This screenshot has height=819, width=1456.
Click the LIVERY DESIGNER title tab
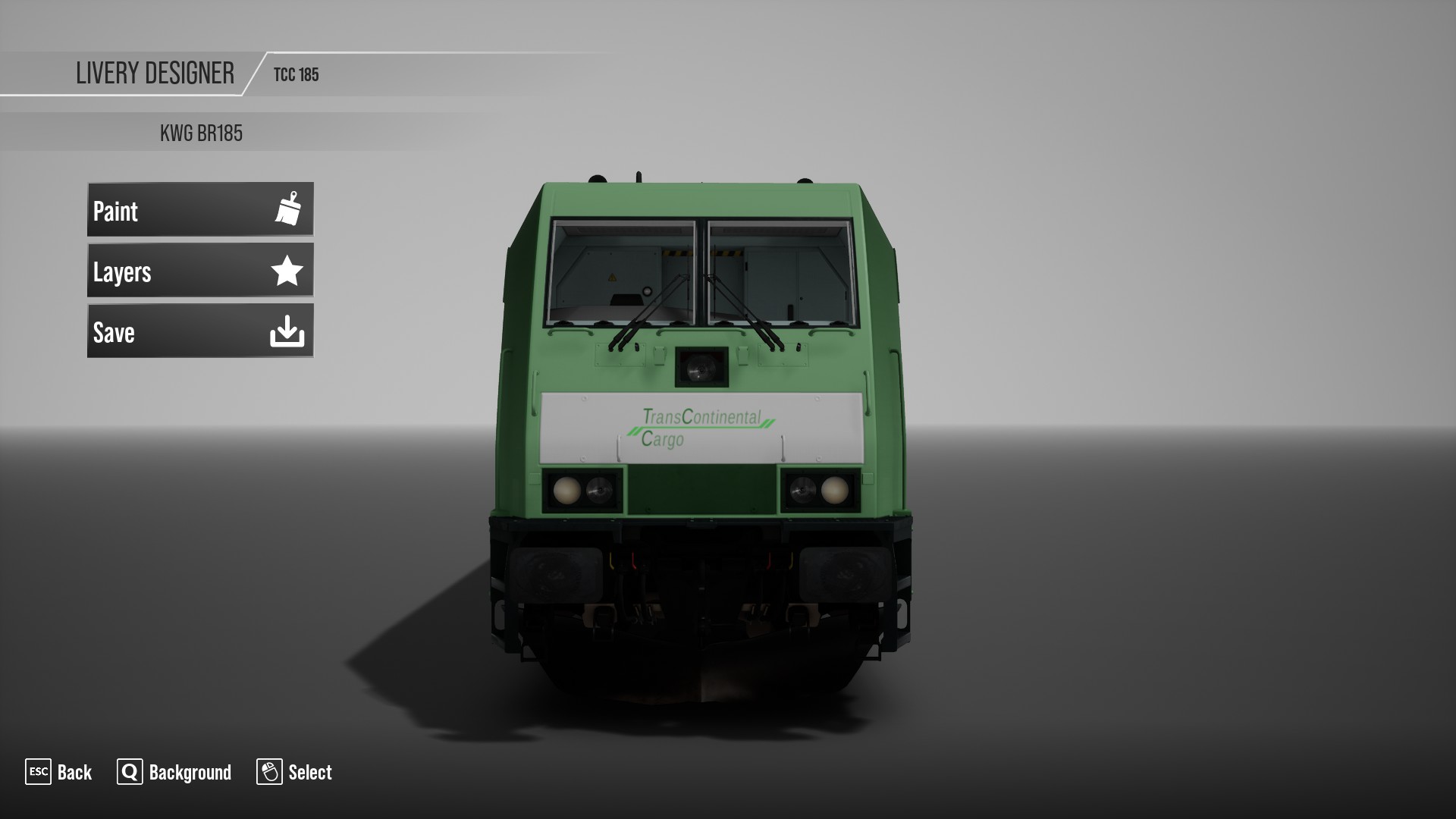point(155,73)
